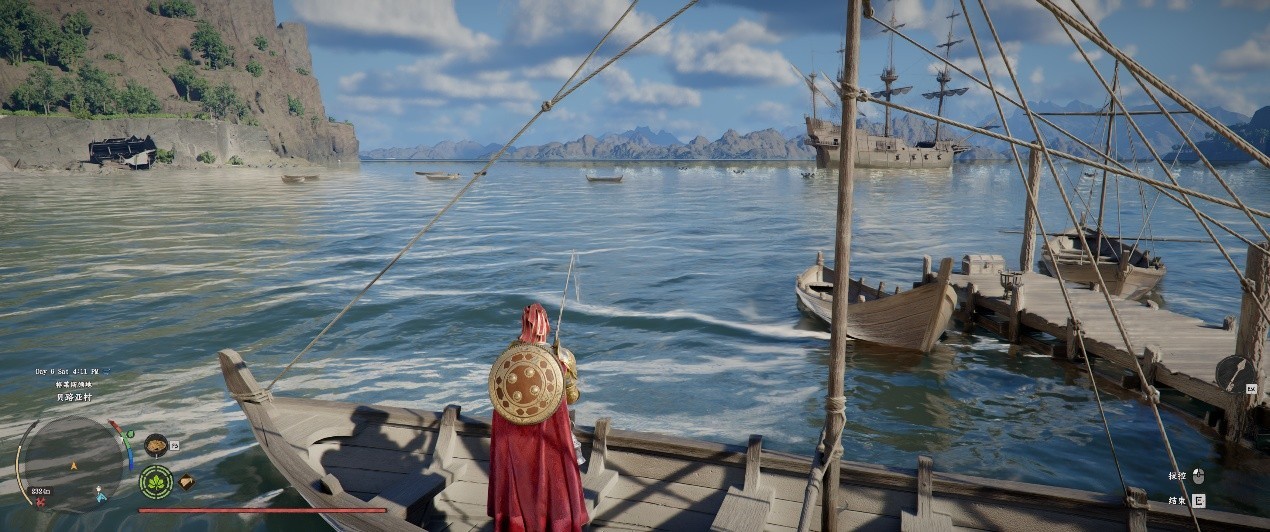
Task: Select the food bowl item icon
Action: 156,444
